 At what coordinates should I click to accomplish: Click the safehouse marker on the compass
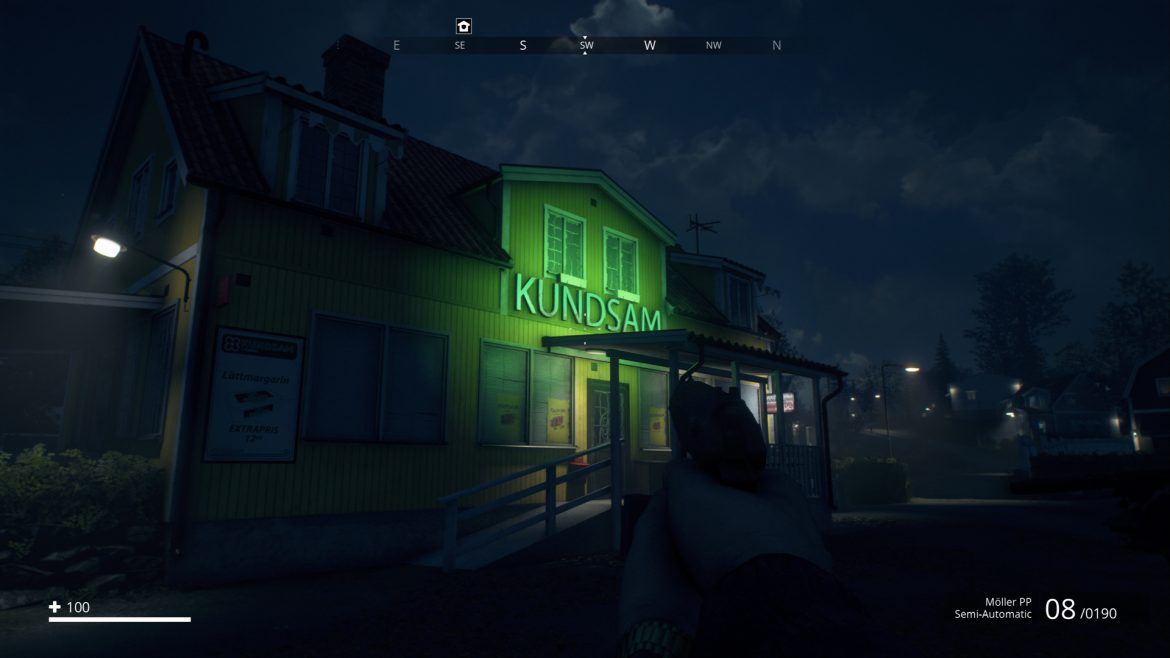point(463,26)
